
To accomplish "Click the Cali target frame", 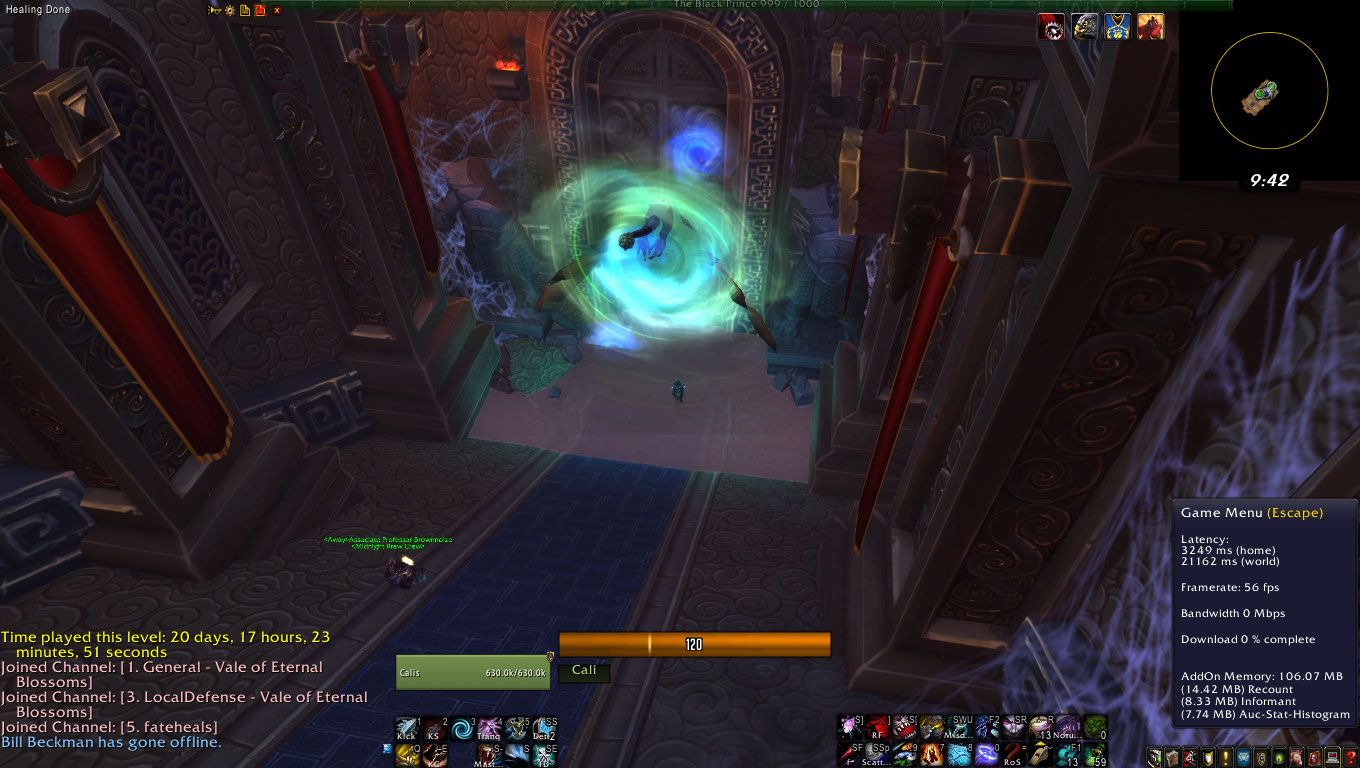I will point(584,671).
